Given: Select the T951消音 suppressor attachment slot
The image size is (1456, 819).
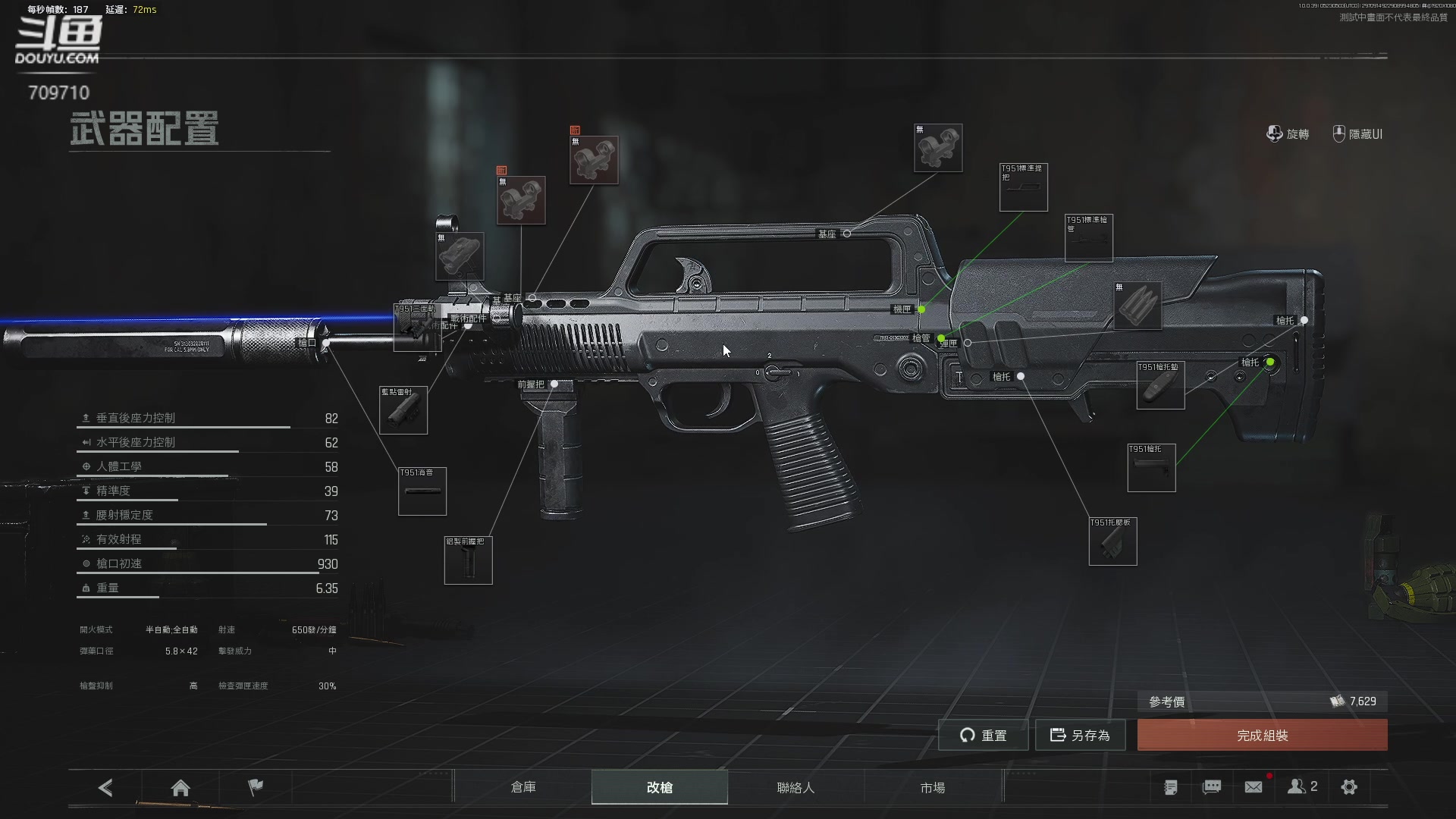Looking at the screenshot, I should [x=422, y=491].
